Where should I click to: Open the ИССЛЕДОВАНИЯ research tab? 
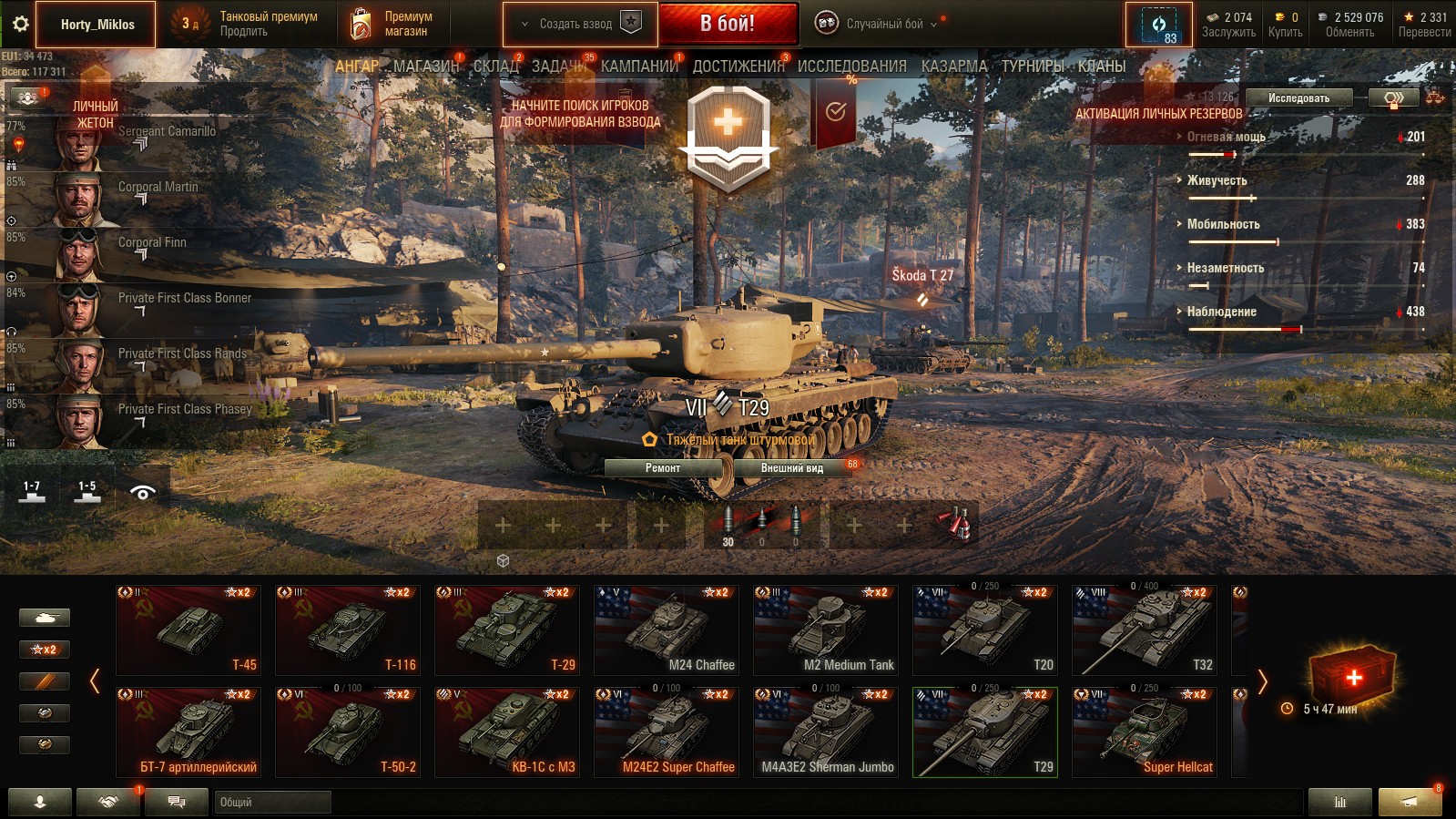click(x=851, y=67)
